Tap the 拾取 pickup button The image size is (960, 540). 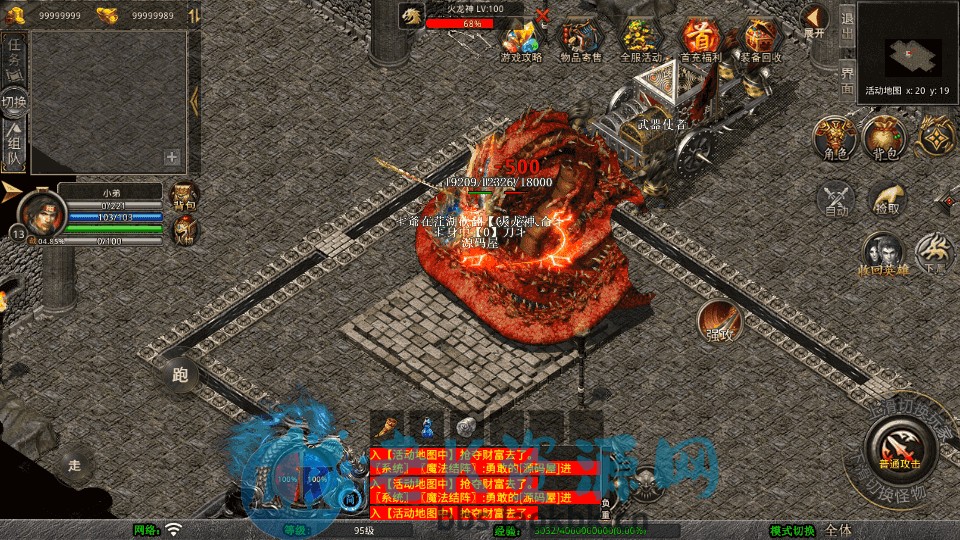(x=886, y=198)
